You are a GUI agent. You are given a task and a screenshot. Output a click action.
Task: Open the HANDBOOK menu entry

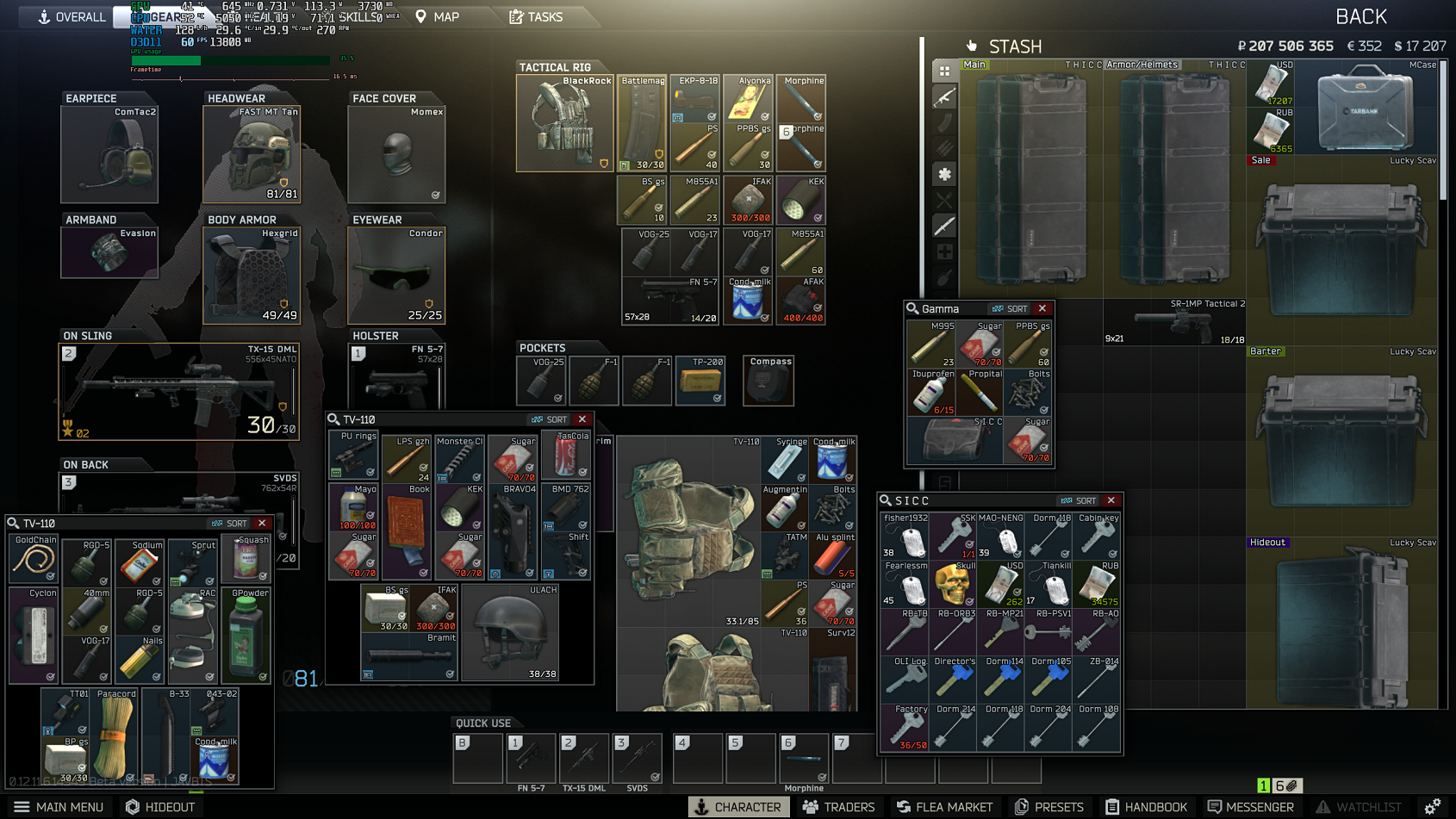pyautogui.click(x=1146, y=807)
